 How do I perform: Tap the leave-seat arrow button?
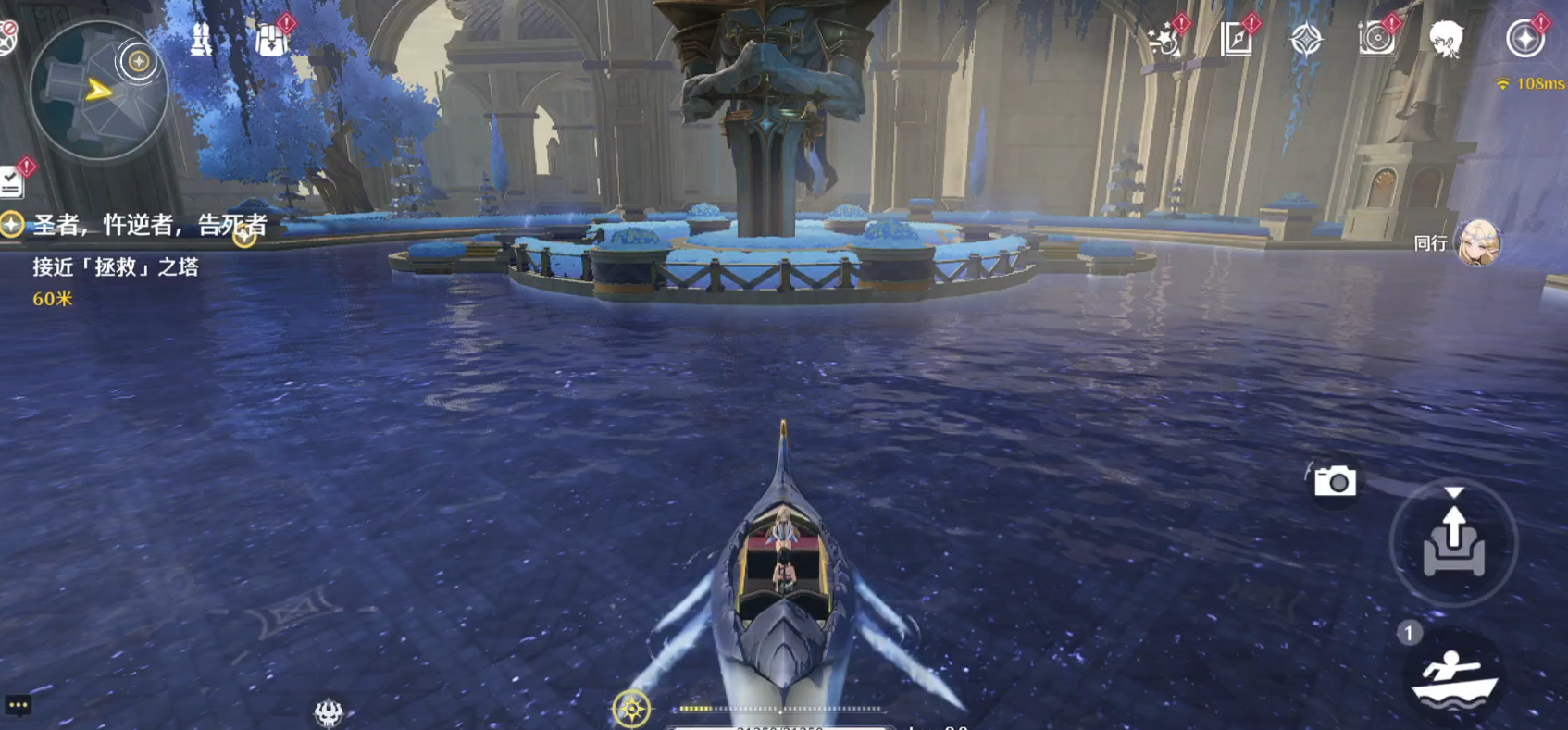(1453, 542)
